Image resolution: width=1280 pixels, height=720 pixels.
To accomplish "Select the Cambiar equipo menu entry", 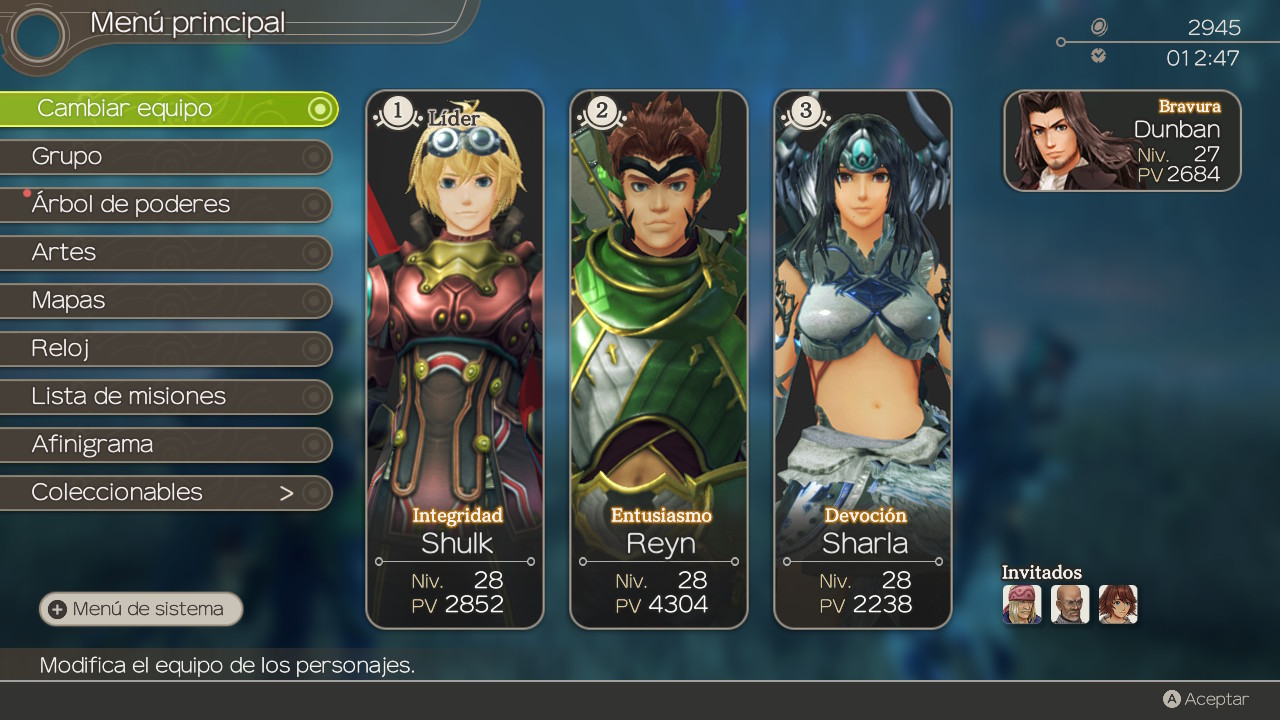I will coord(168,108).
